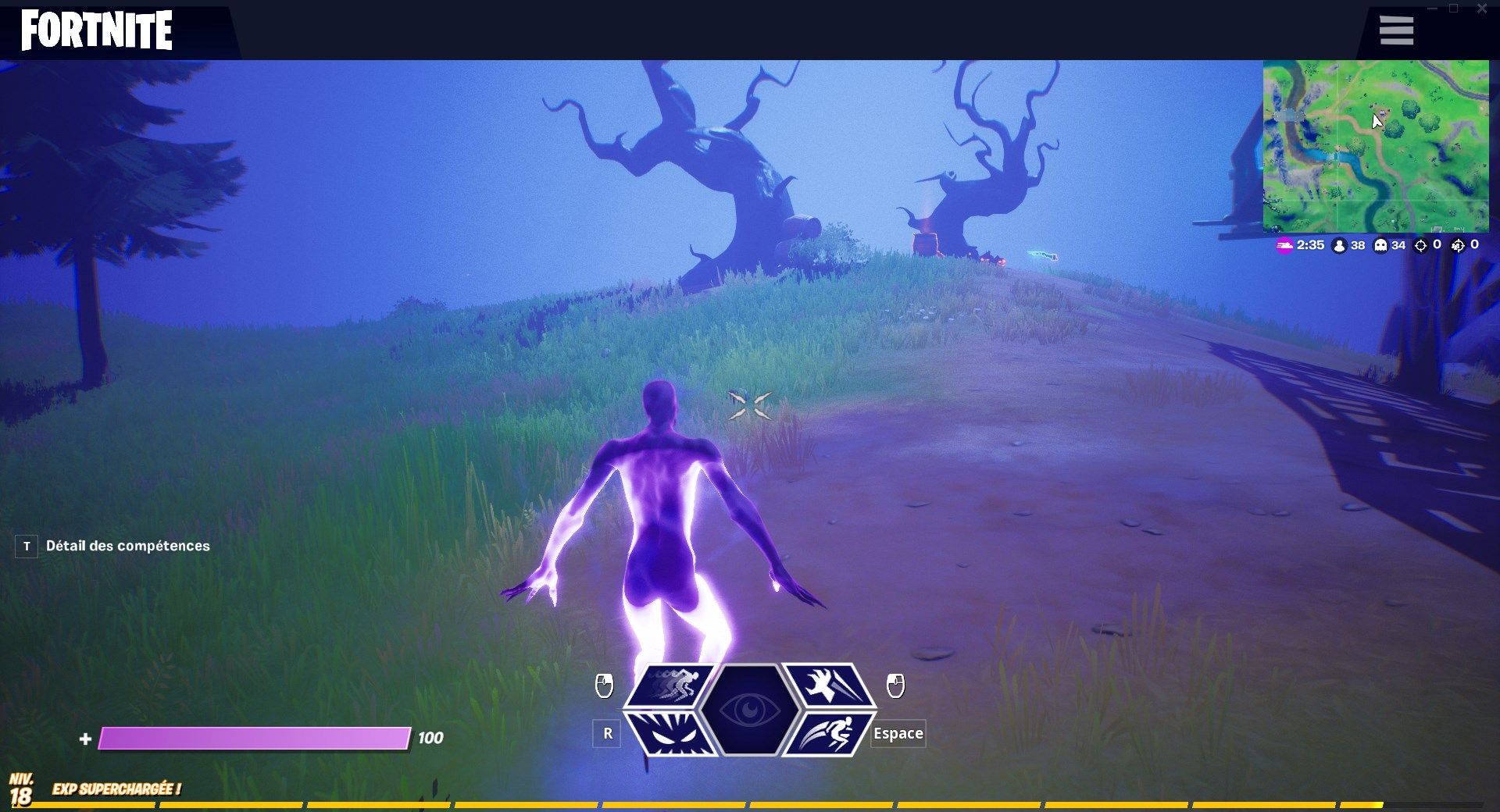Viewport: 1500px width, 812px height.
Task: Open the hamburger menu in the top-right corner
Action: point(1395,30)
